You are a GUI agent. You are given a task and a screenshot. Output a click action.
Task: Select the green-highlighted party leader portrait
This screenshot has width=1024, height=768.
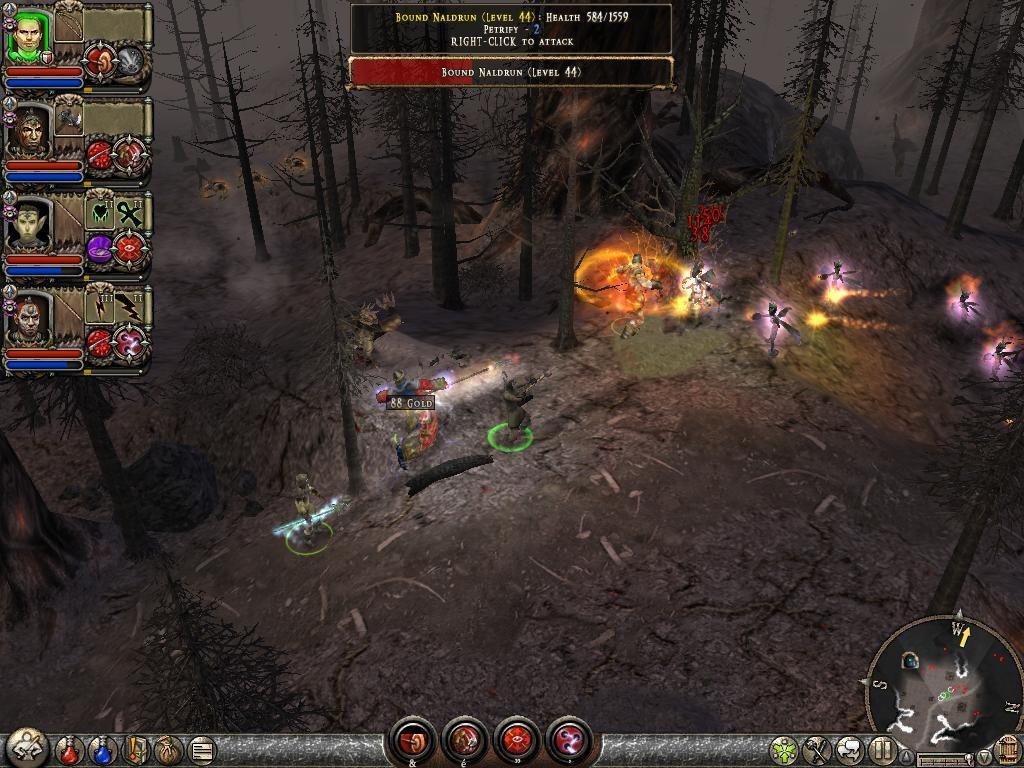pyautogui.click(x=29, y=38)
